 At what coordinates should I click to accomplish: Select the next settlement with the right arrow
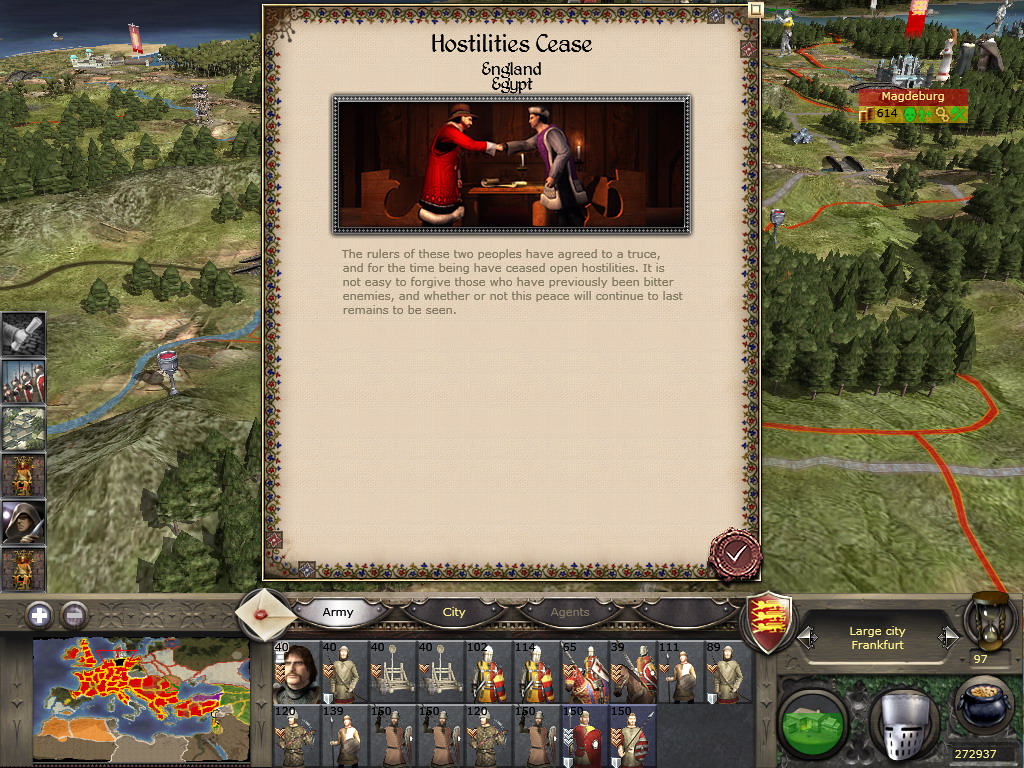pos(948,637)
